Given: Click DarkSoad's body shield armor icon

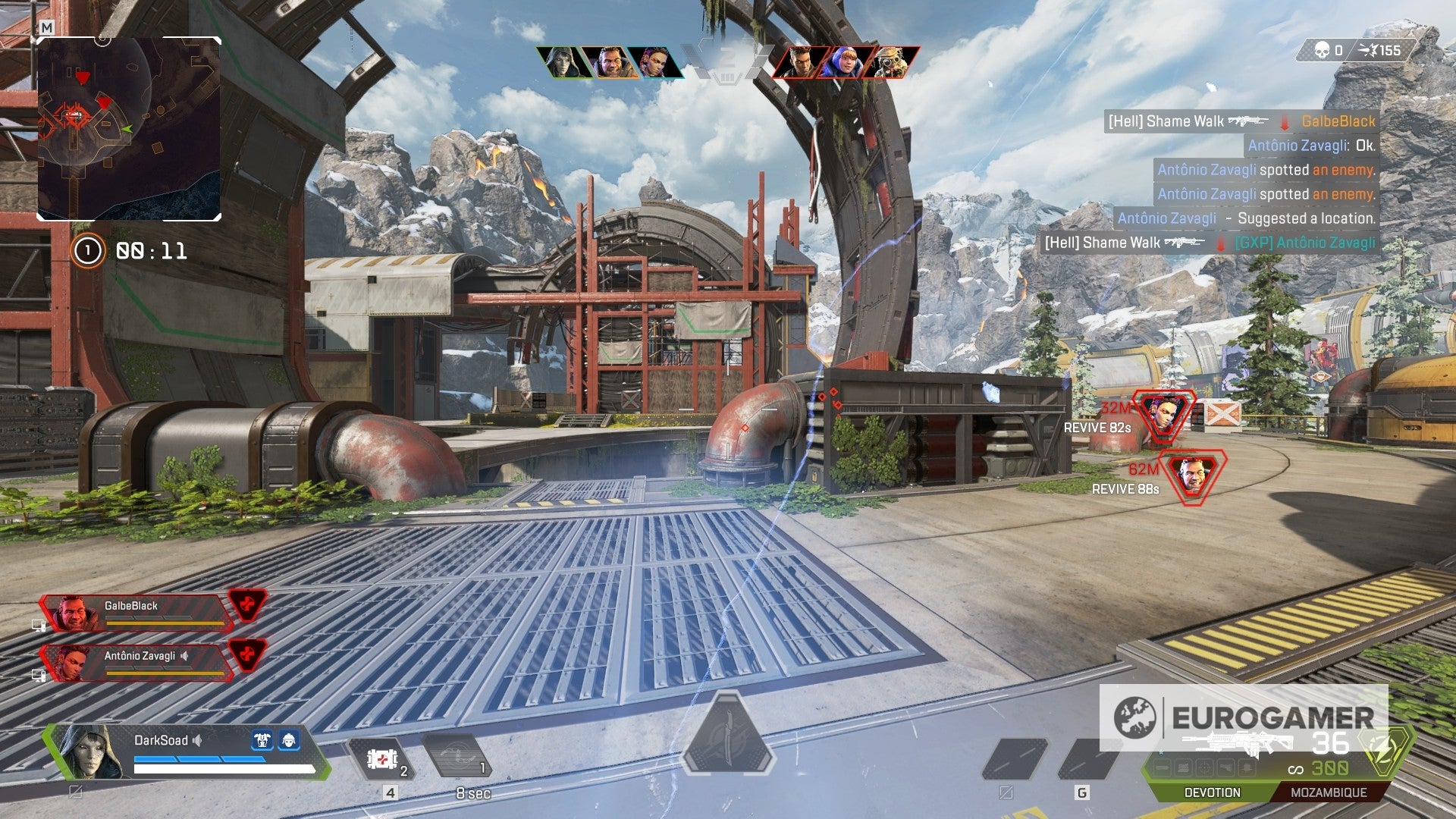Looking at the screenshot, I should pyautogui.click(x=262, y=740).
